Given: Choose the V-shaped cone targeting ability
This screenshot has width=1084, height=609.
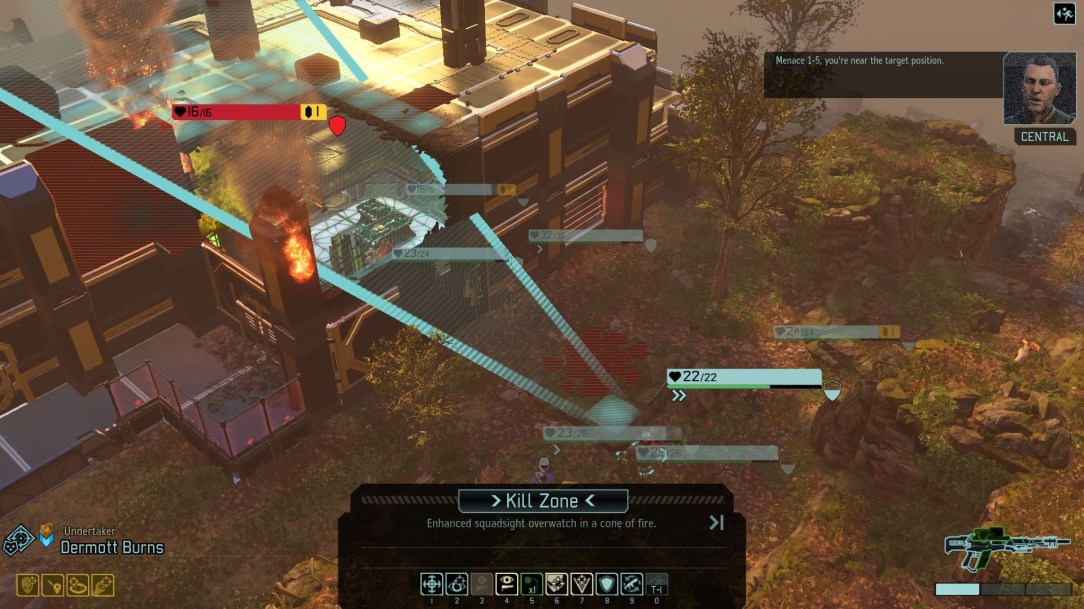Looking at the screenshot, I should coord(582,583).
